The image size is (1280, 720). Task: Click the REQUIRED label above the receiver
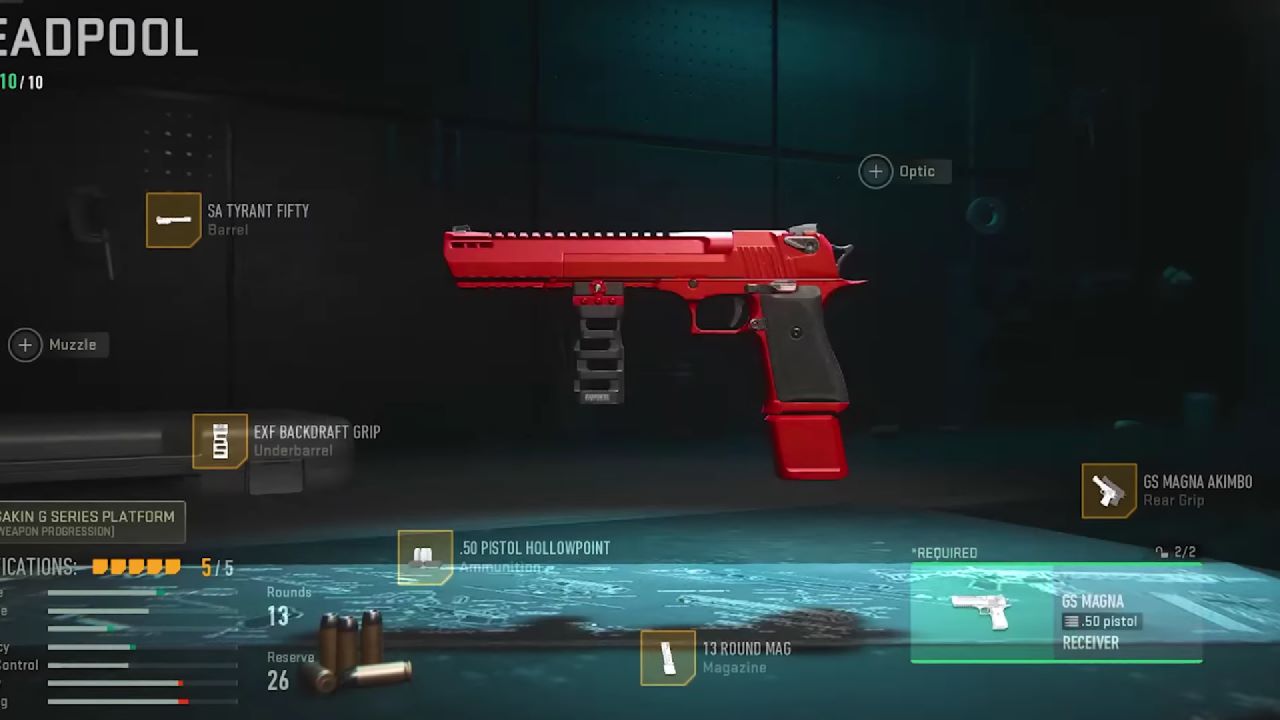coord(945,552)
